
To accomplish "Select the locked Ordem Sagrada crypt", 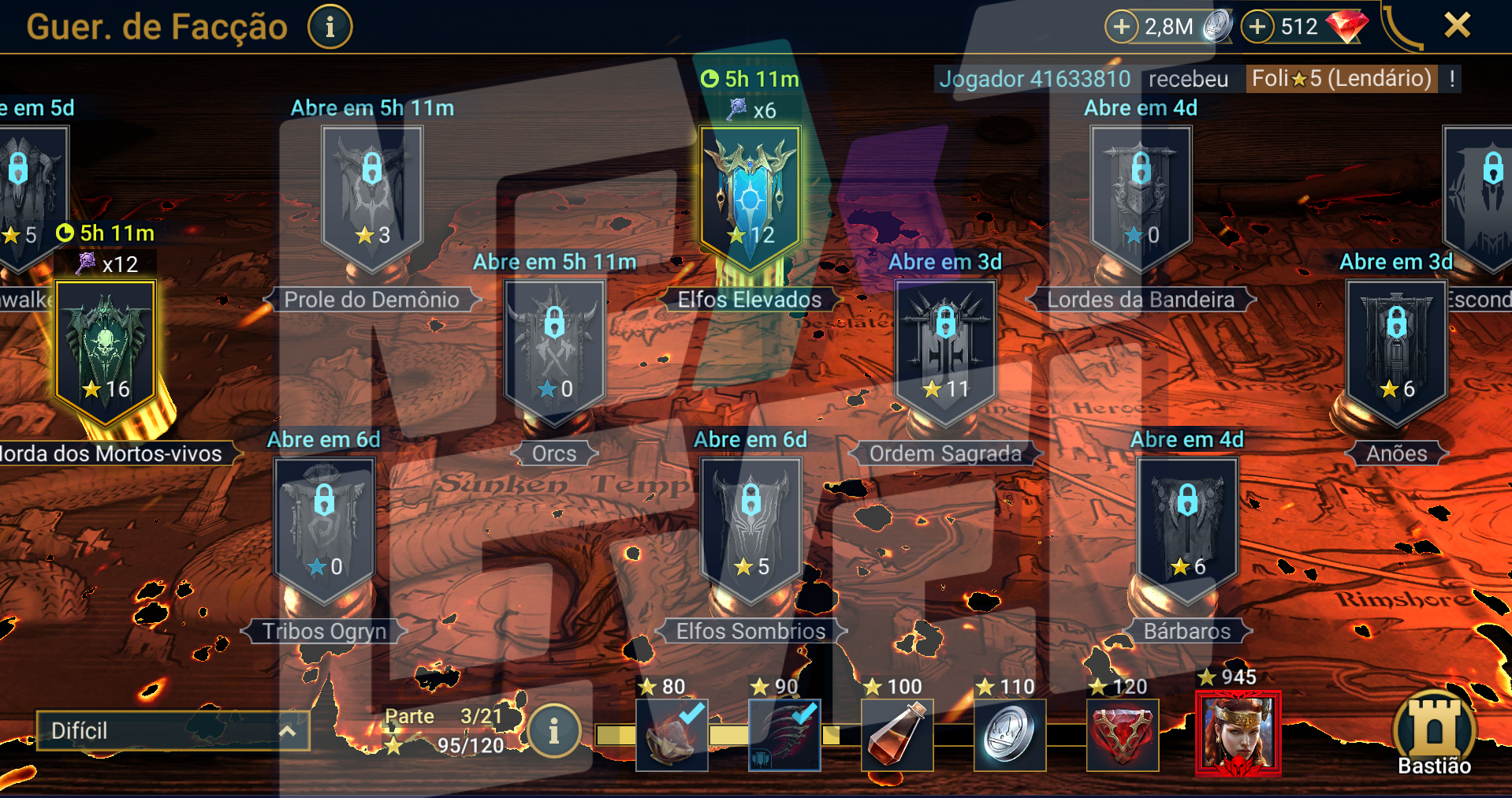I will click(945, 347).
